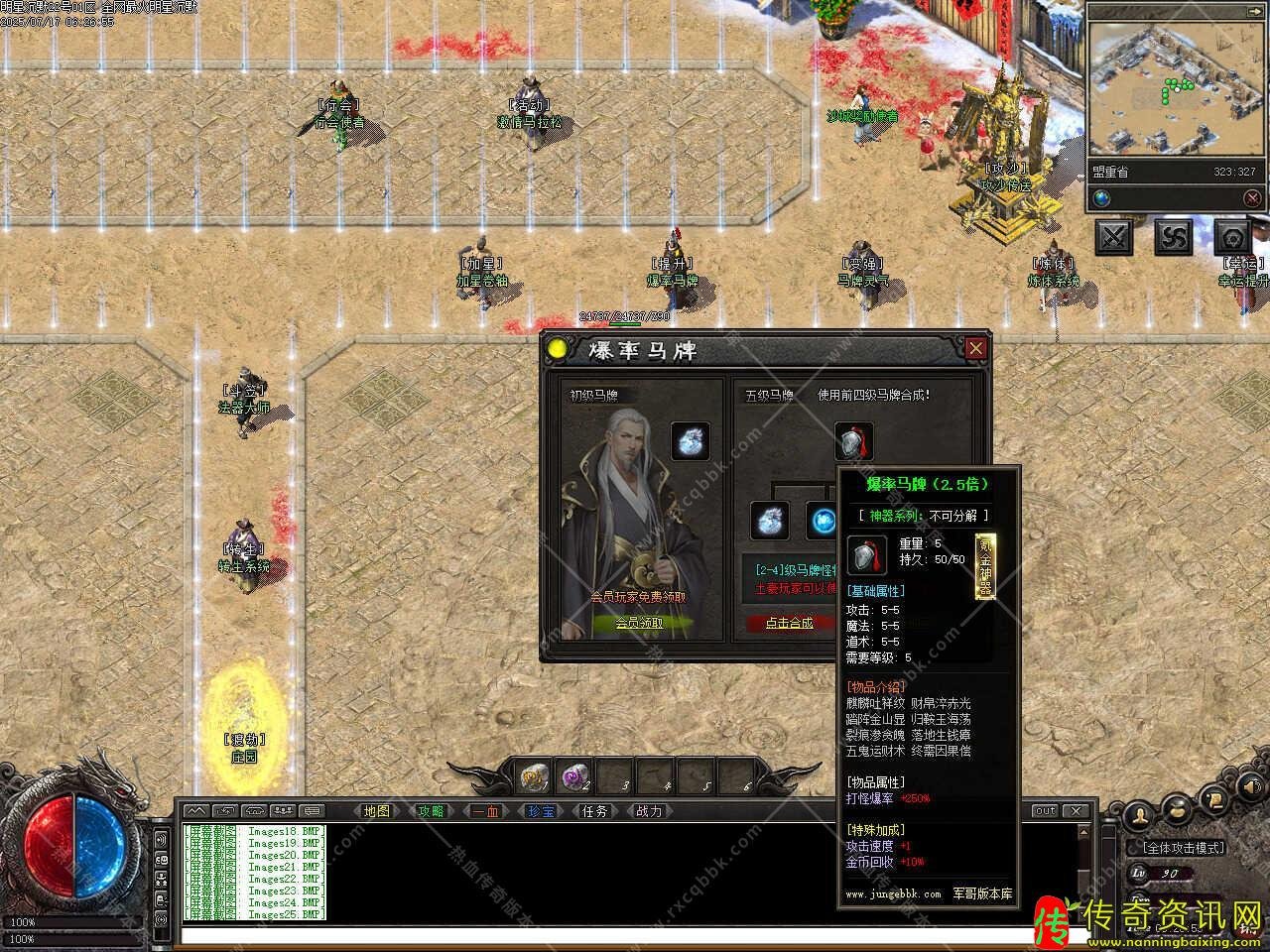This screenshot has height=952, width=1270.
Task: Switch to the 一血 tab
Action: coord(485,811)
